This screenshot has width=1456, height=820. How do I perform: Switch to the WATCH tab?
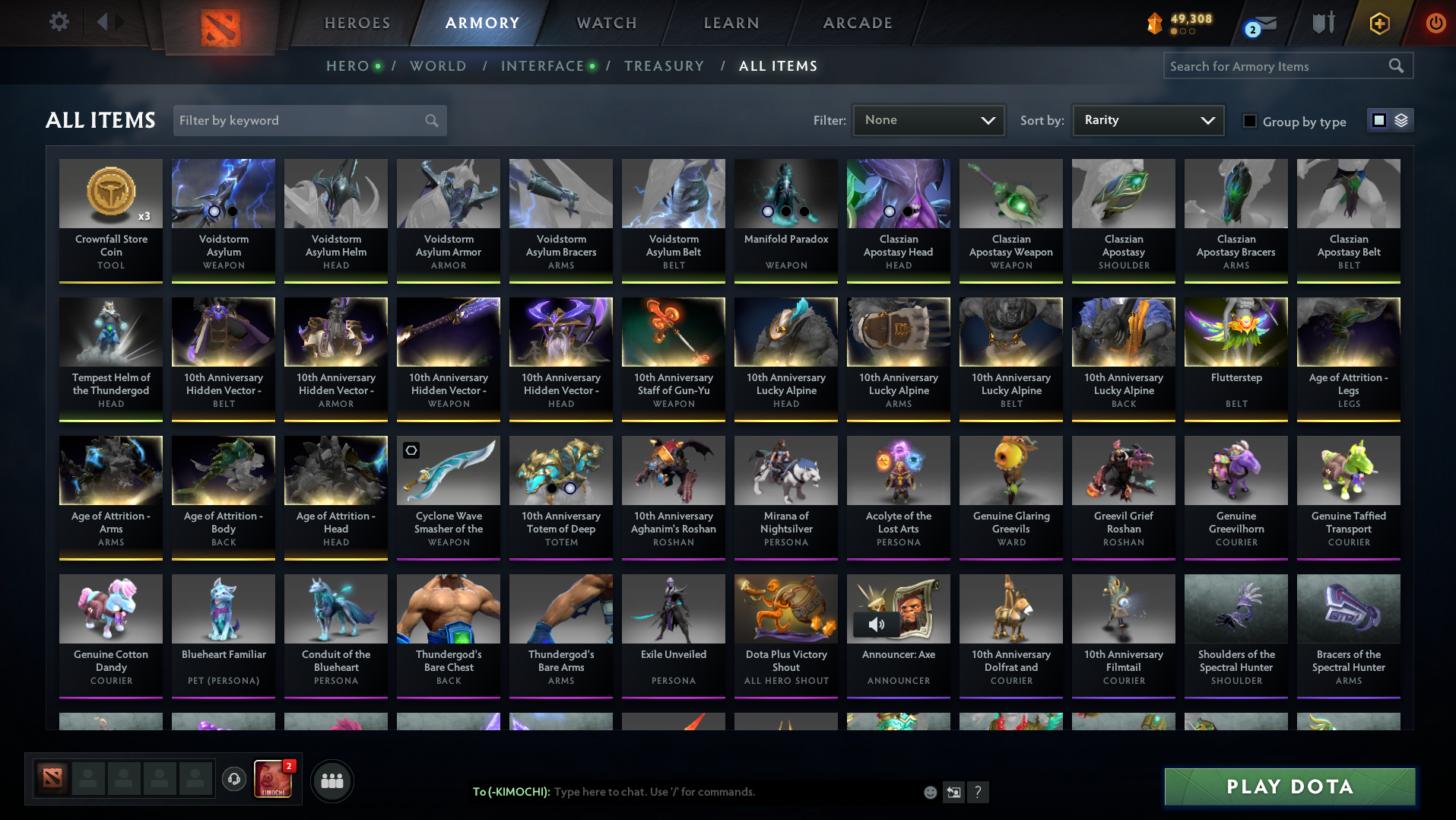pos(605,23)
